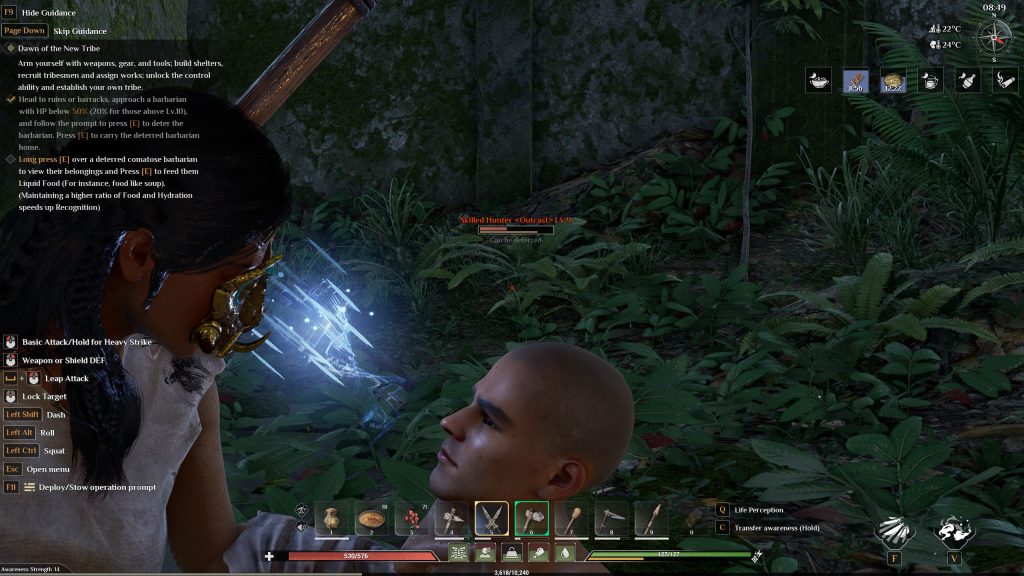The height and width of the screenshot is (576, 1024).
Task: Click the water drop status icon
Action: (x=564, y=553)
